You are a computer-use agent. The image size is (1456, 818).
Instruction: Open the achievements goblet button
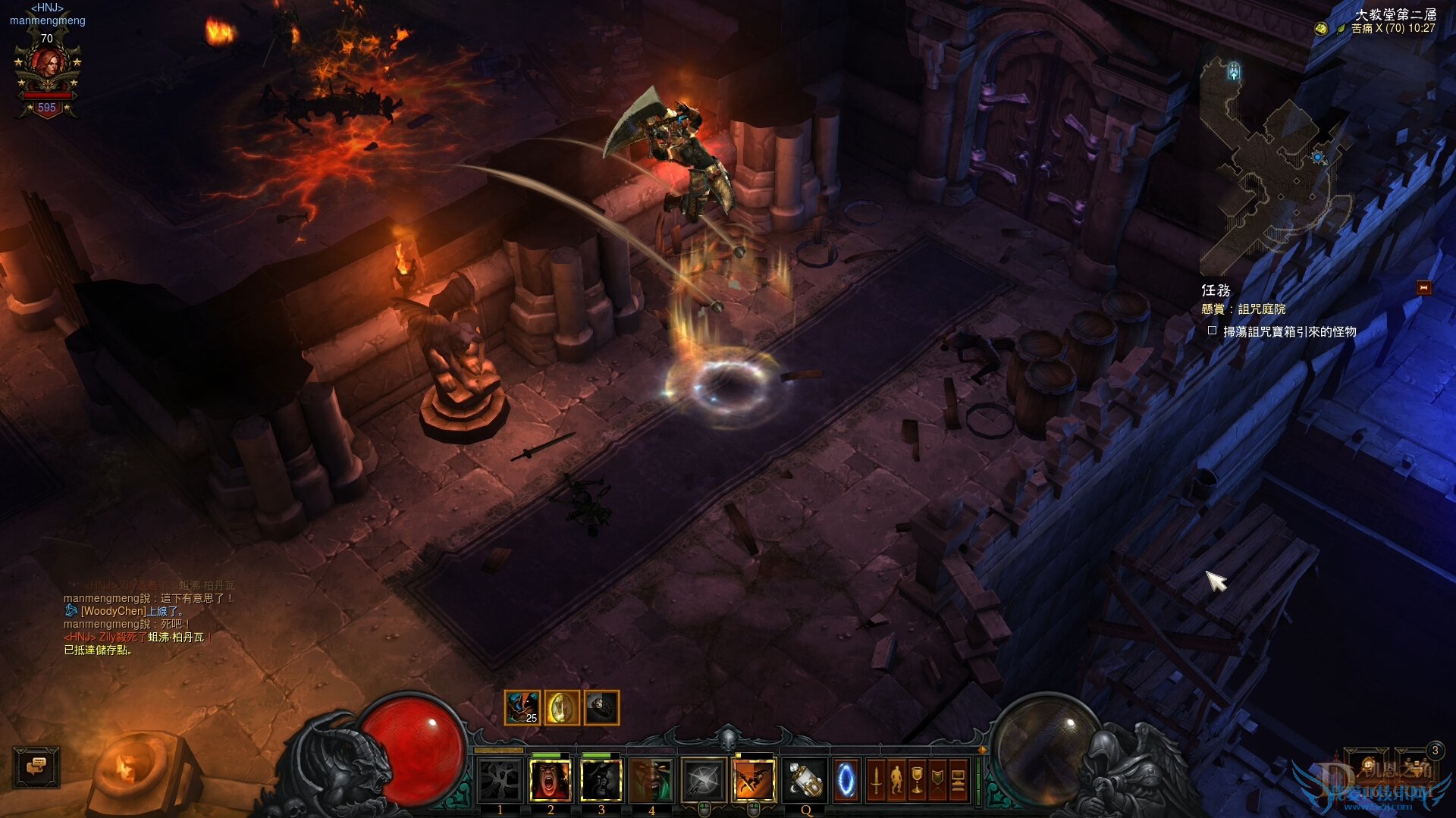pos(917,780)
